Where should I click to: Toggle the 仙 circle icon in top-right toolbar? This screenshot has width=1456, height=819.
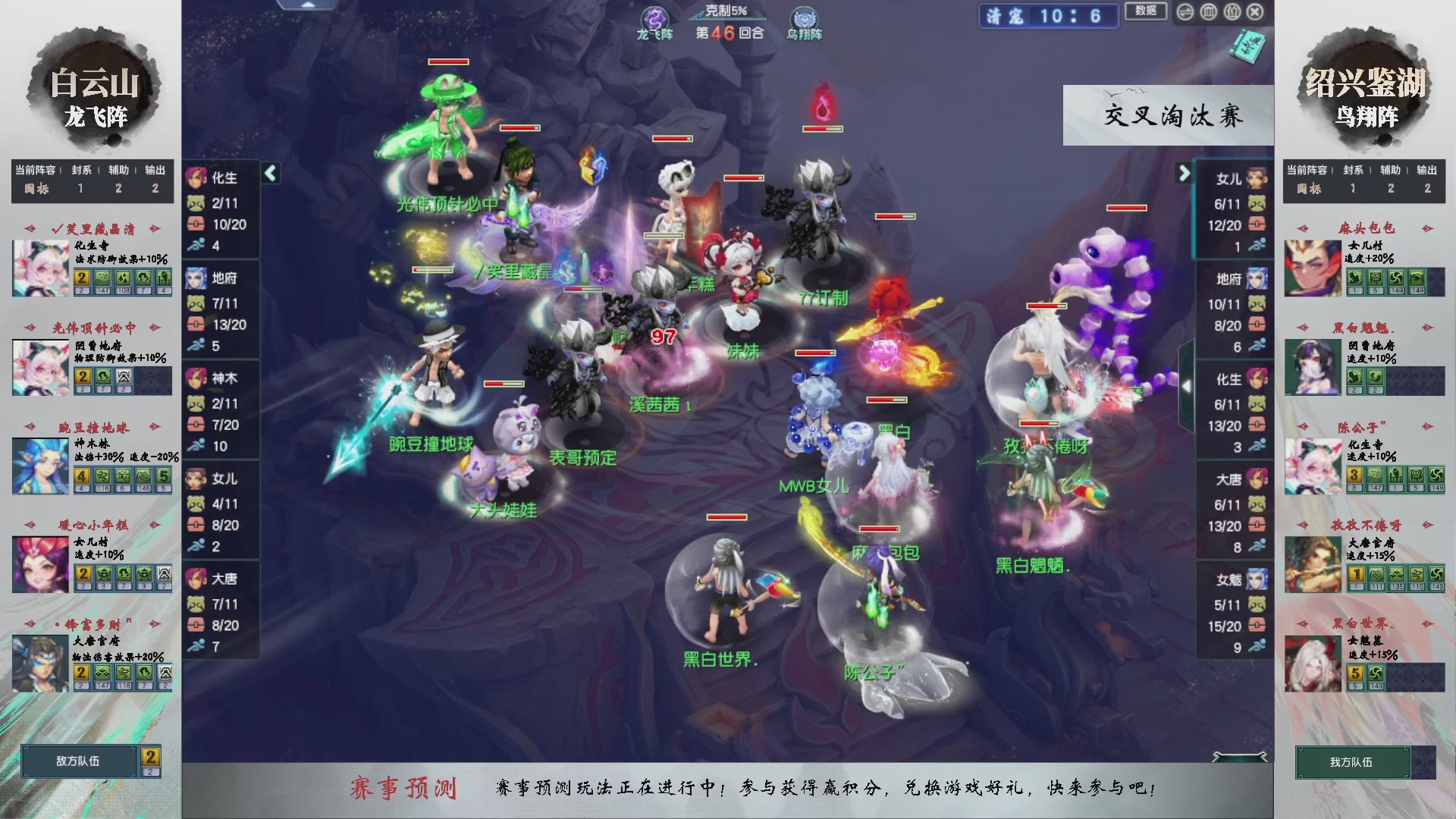[x=1232, y=12]
